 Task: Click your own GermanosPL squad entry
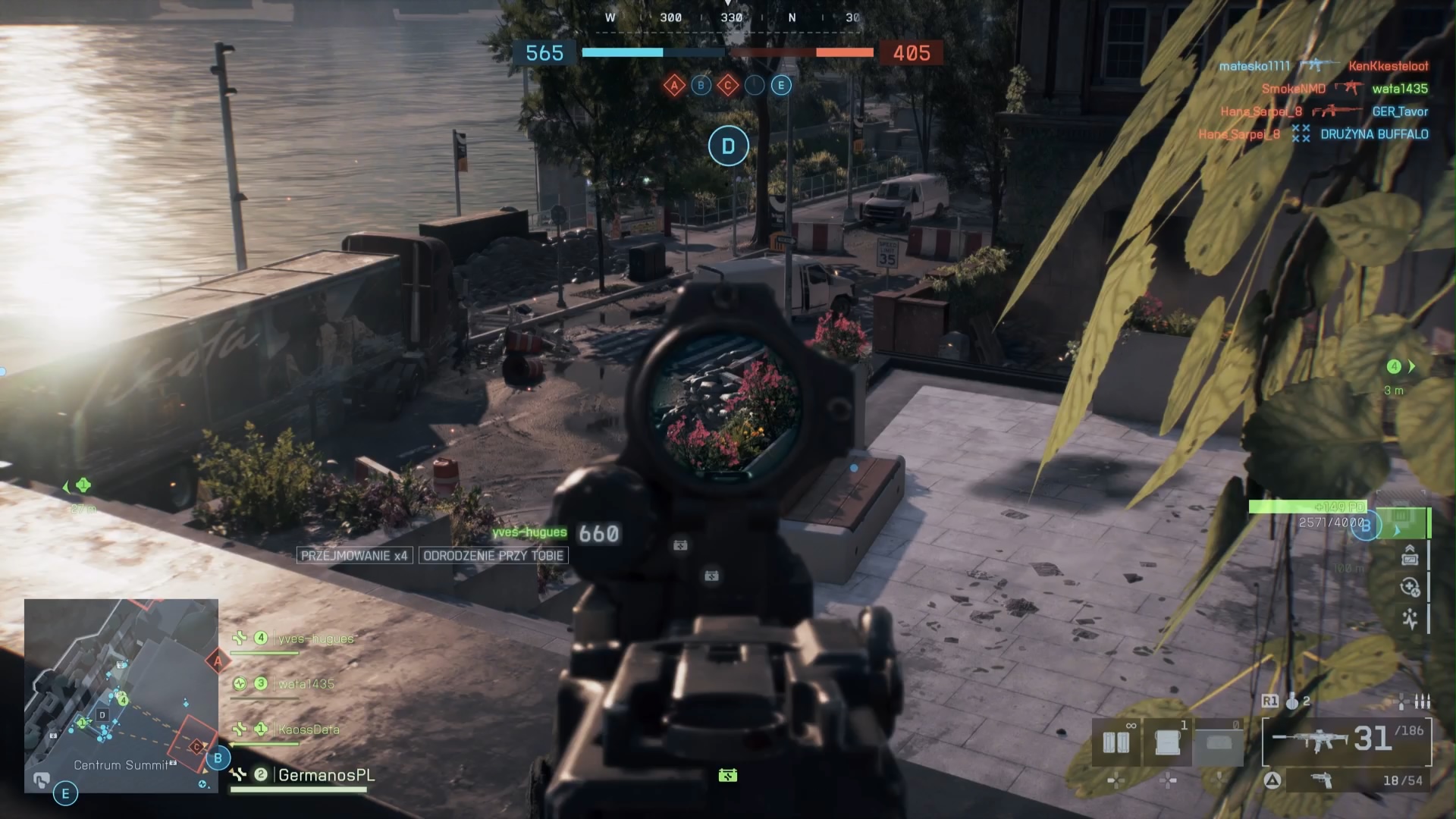pos(326,775)
